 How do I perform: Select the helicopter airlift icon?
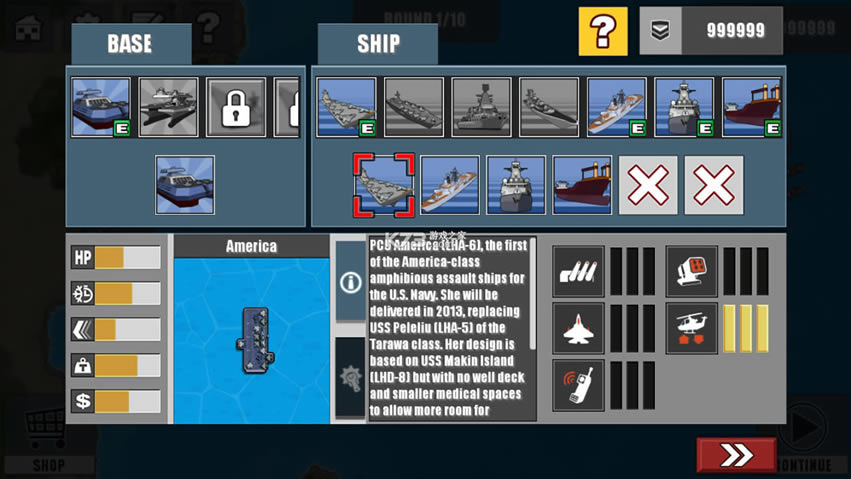[x=691, y=329]
